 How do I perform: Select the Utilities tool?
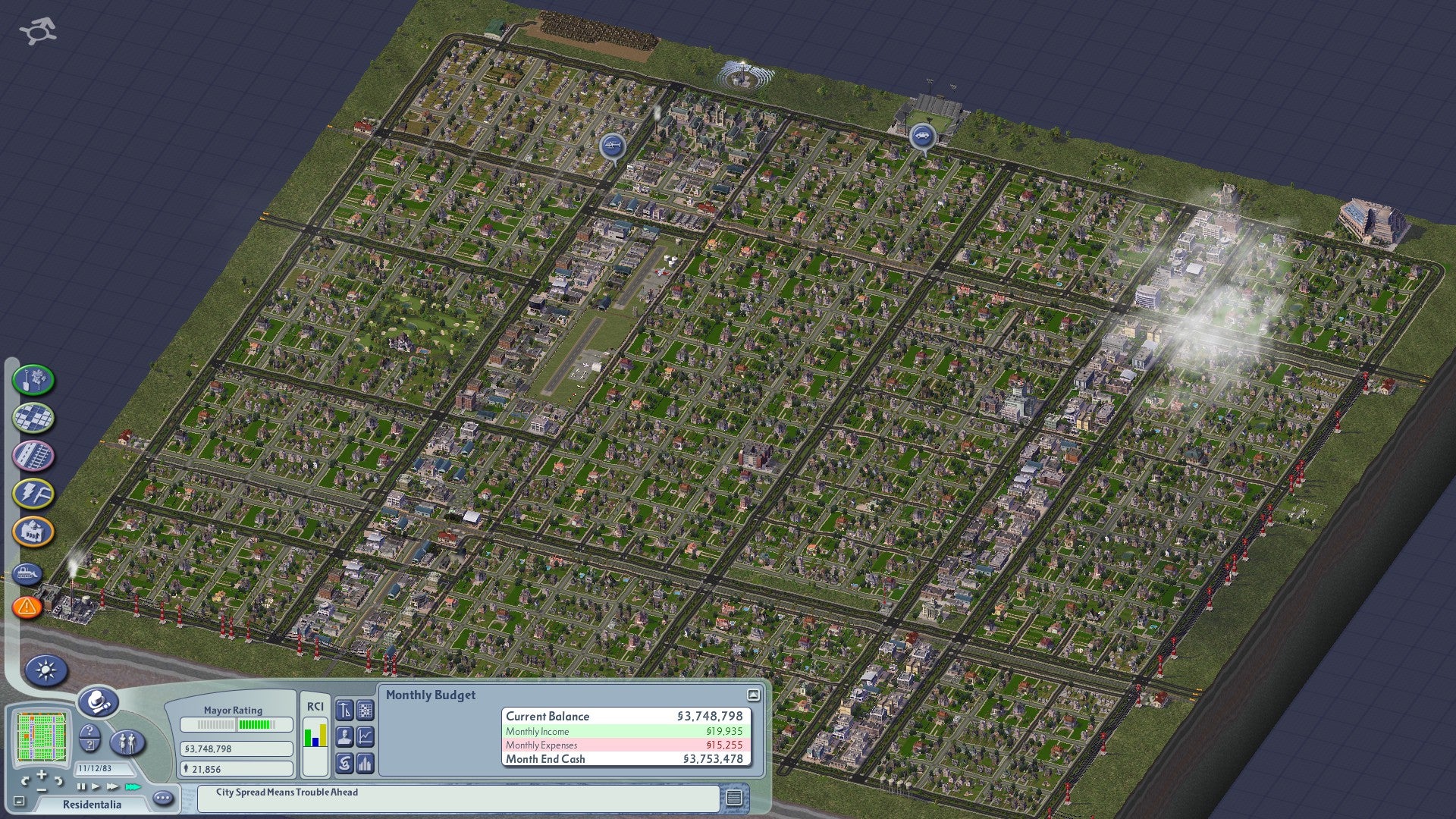click(32, 492)
